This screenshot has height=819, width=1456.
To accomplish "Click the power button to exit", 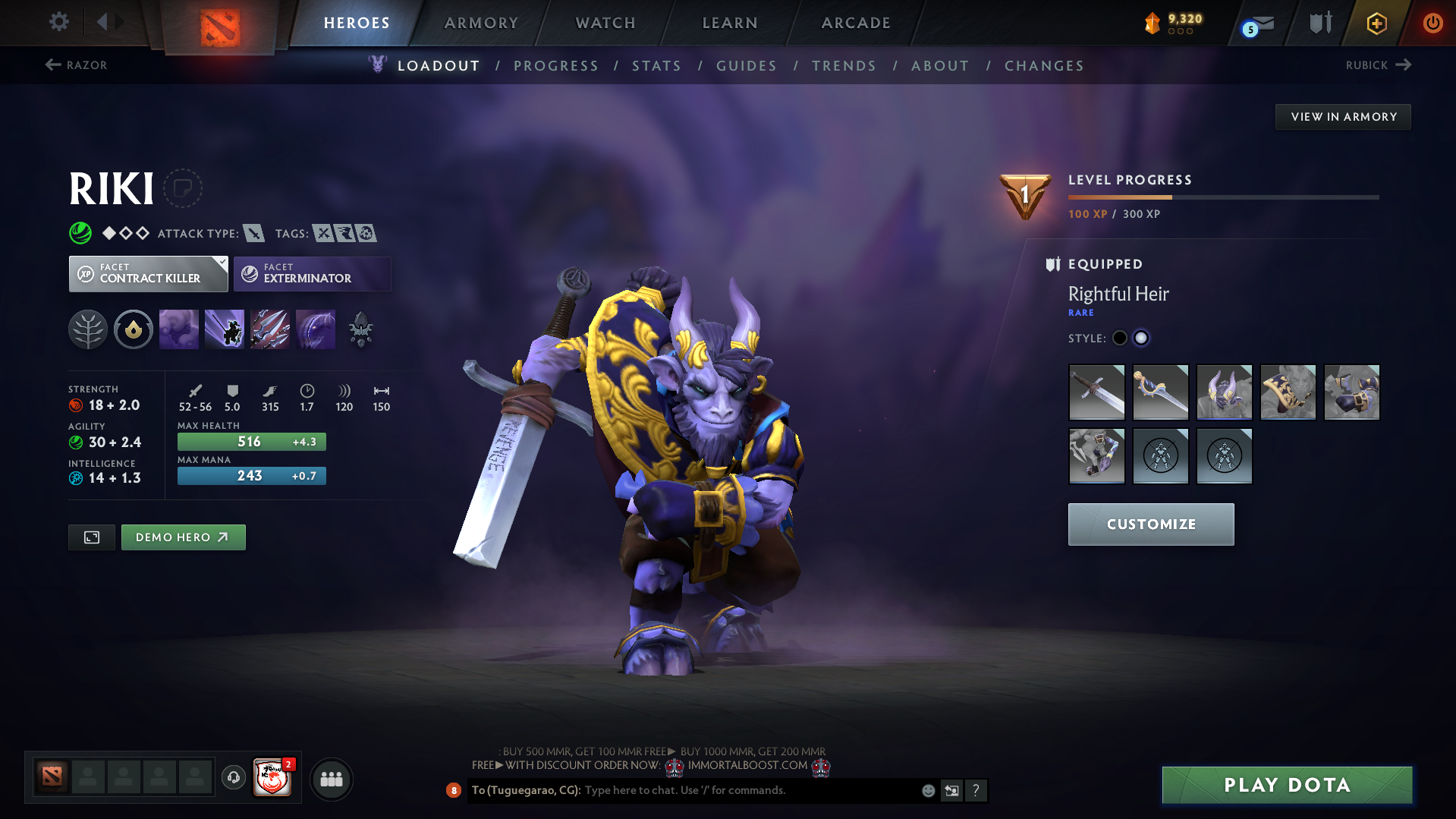I will [1432, 23].
